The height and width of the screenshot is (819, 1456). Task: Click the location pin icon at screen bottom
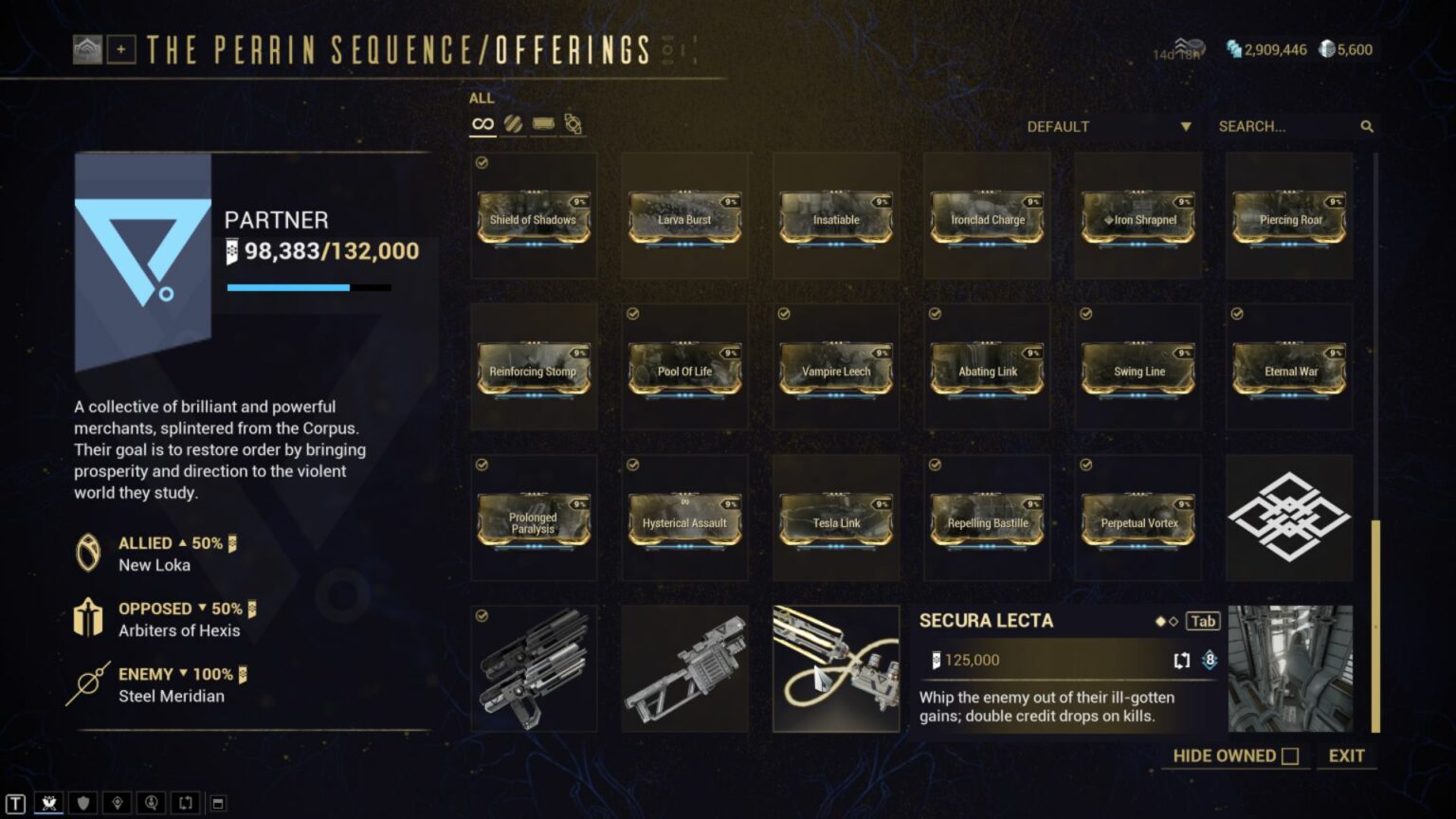[117, 802]
